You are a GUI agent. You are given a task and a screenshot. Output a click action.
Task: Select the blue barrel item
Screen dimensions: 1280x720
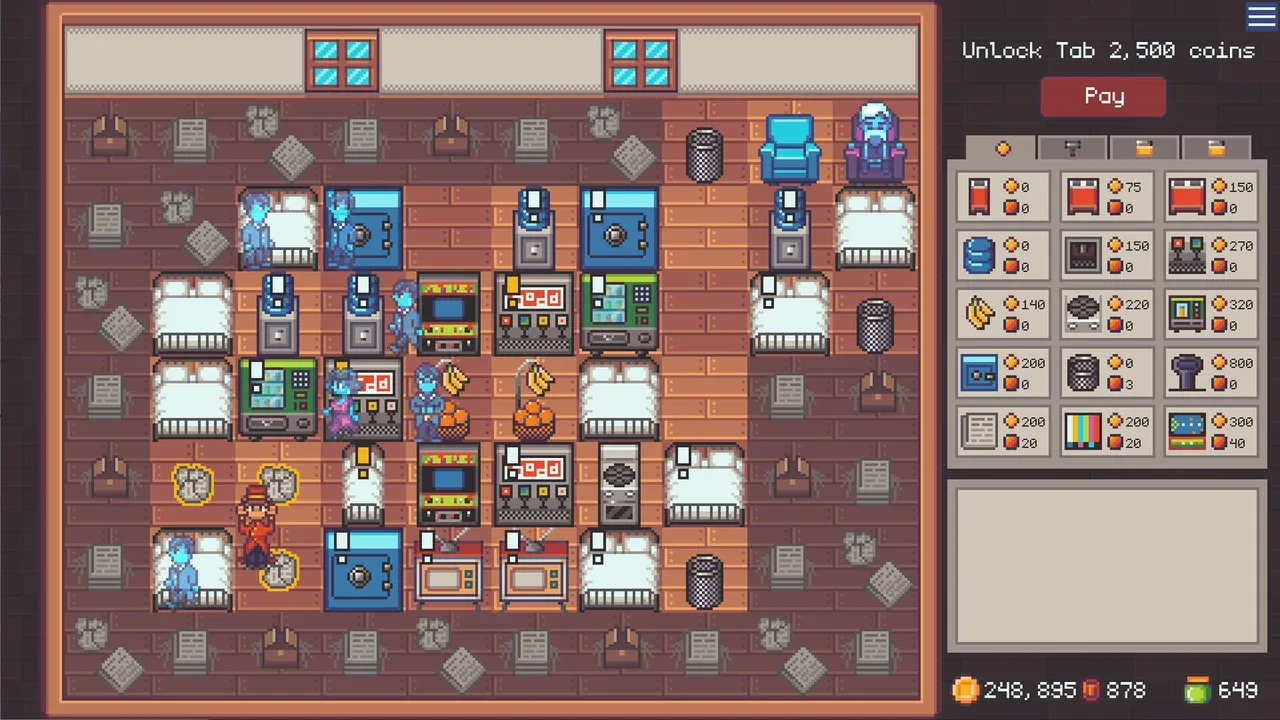pos(1000,255)
